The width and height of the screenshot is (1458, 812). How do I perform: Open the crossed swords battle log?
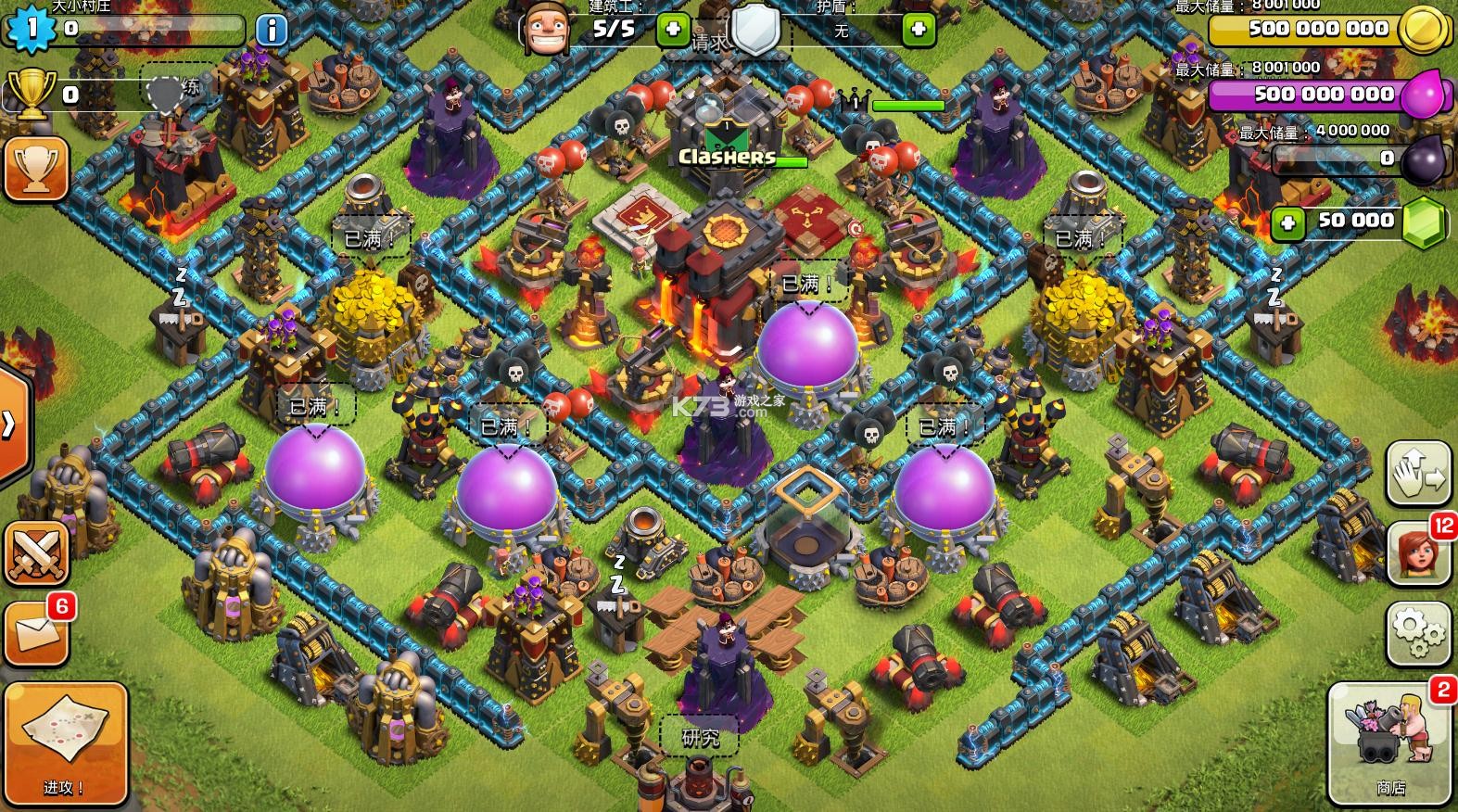[x=37, y=553]
